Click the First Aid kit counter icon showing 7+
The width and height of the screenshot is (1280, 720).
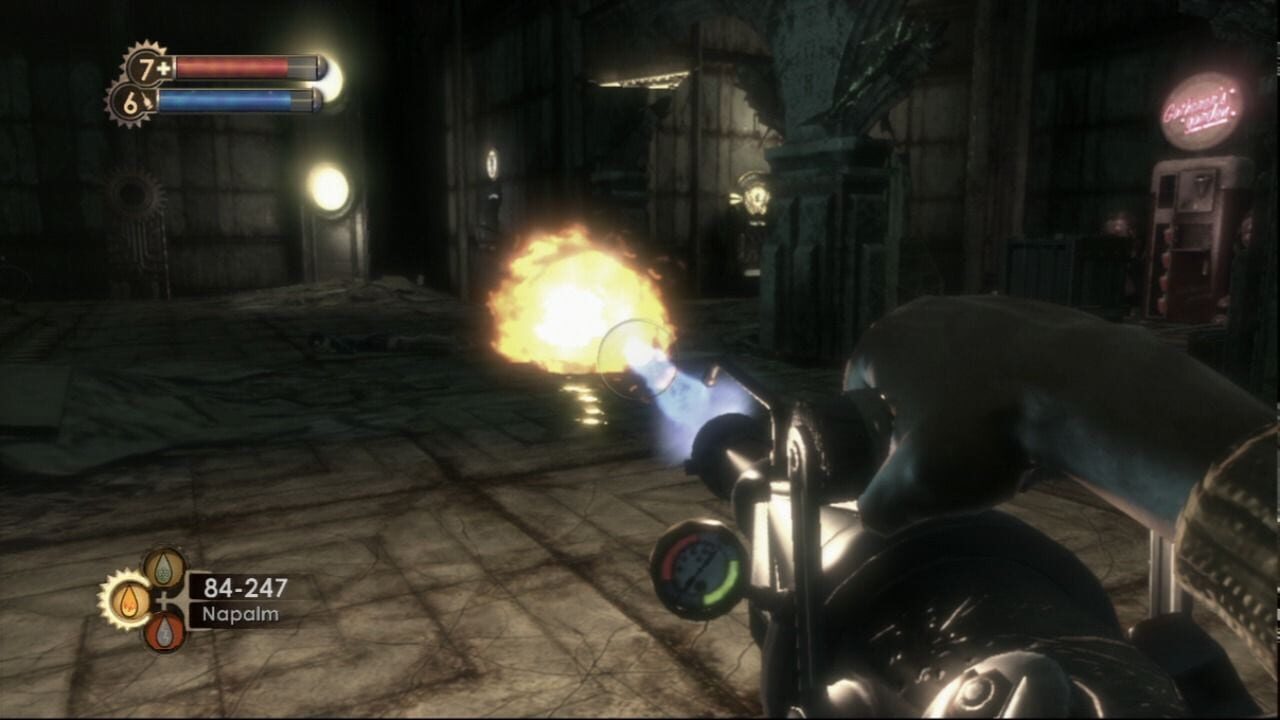pyautogui.click(x=146, y=67)
